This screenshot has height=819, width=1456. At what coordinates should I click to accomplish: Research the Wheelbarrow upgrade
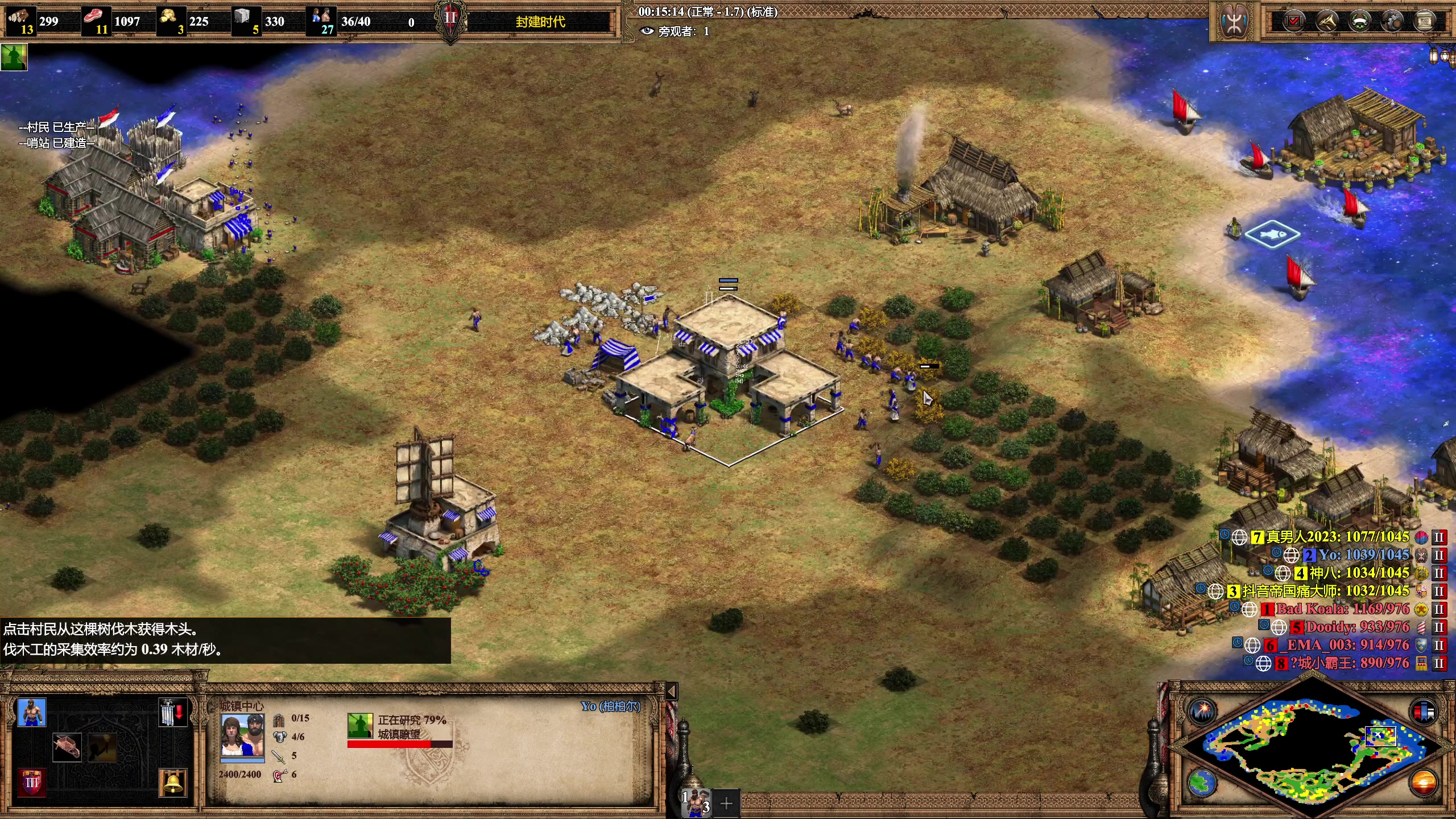click(x=67, y=747)
